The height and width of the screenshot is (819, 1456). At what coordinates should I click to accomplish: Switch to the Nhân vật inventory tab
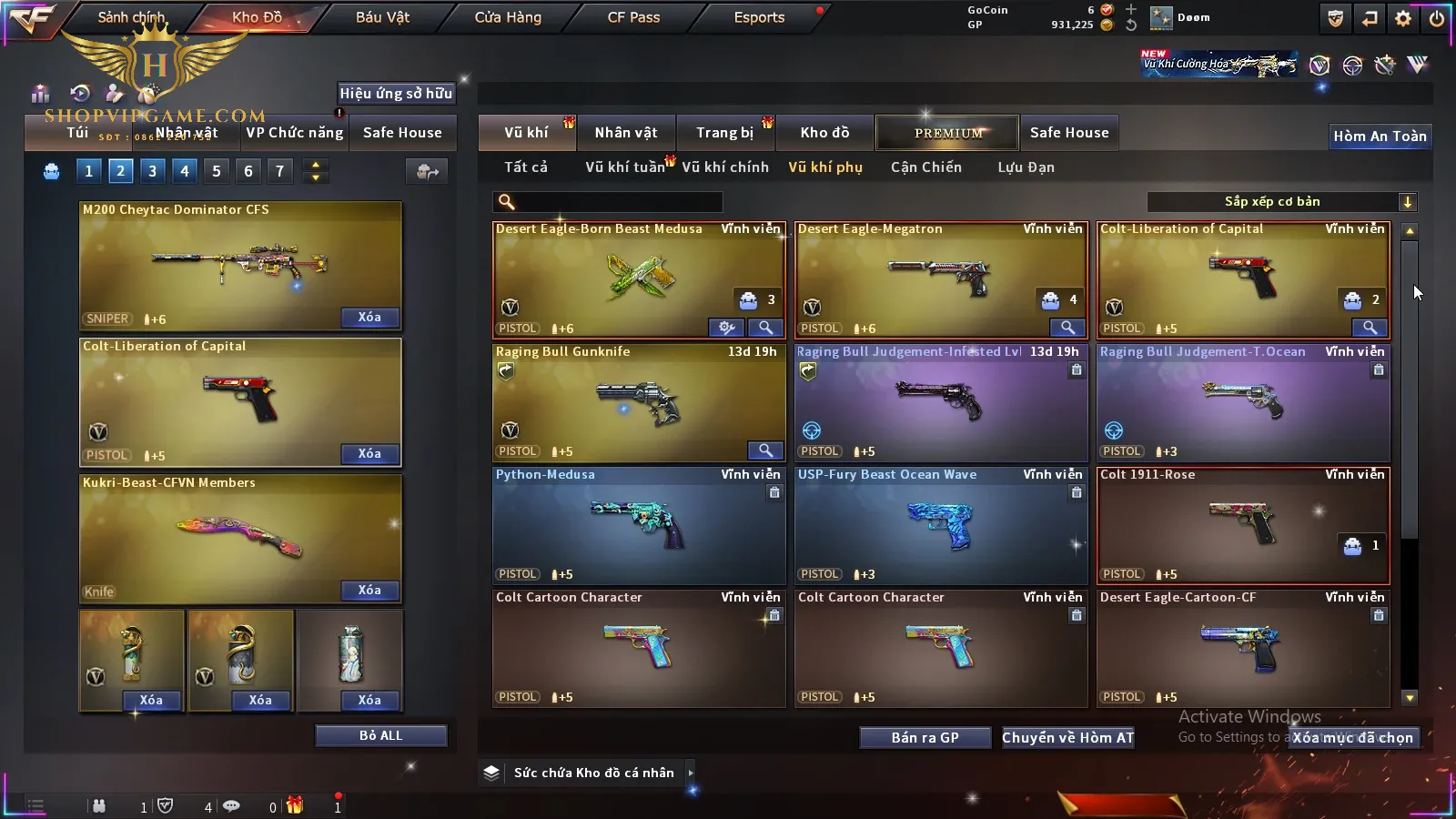click(x=625, y=133)
